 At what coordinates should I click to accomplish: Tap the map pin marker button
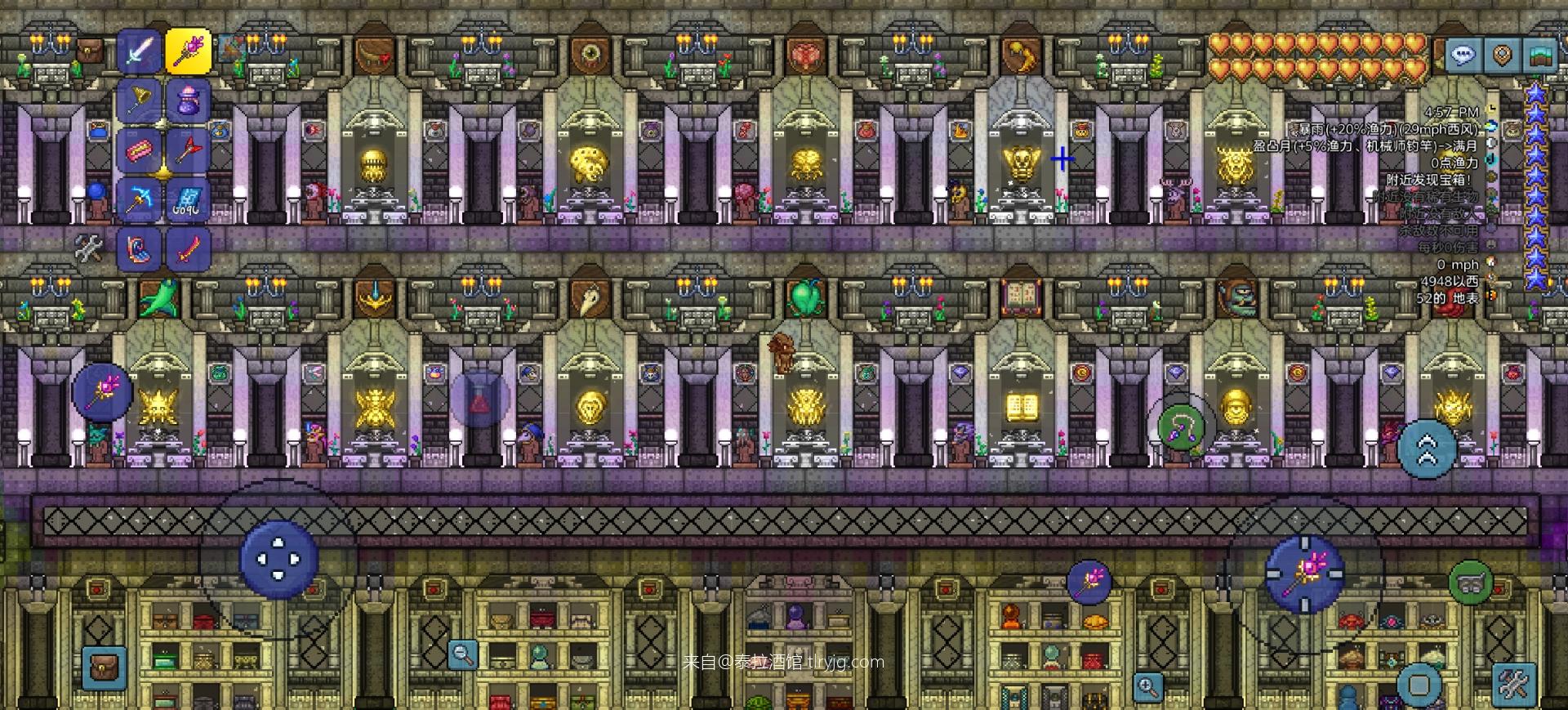pyautogui.click(x=1501, y=56)
